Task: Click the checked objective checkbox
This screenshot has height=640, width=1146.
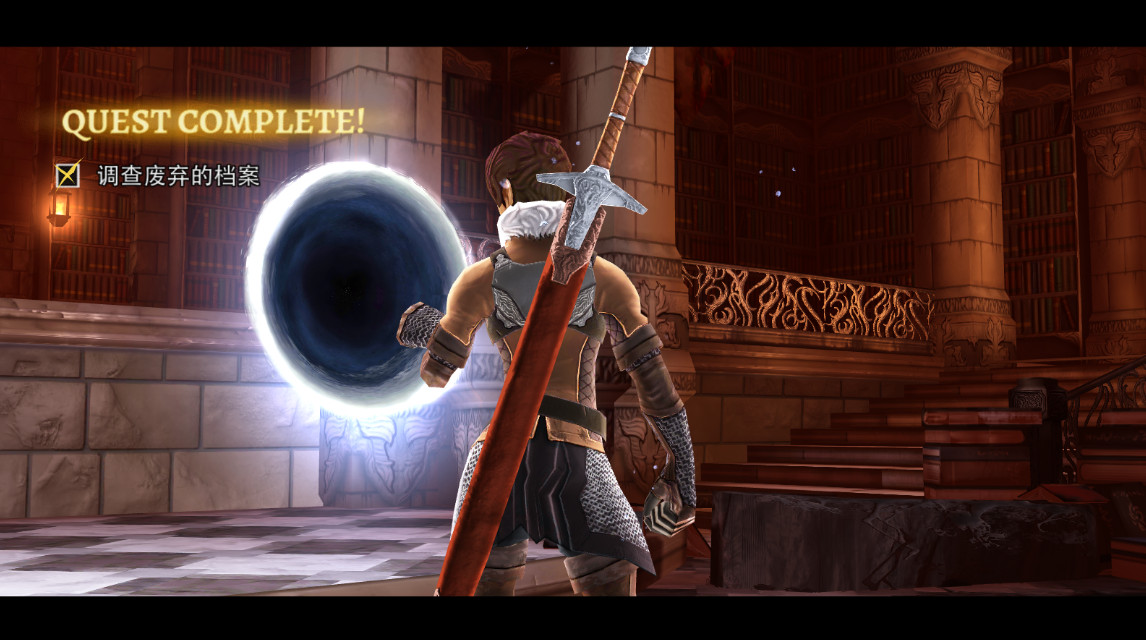Action: [x=68, y=175]
